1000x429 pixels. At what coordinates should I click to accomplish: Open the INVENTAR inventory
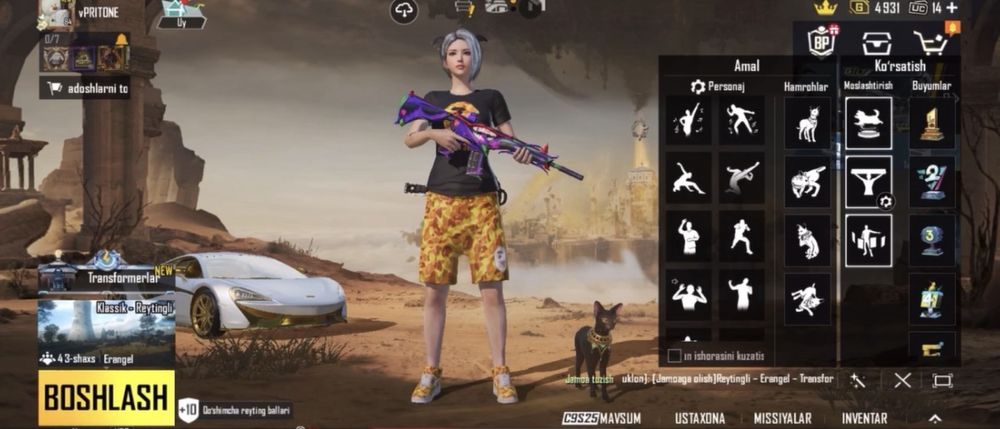863,418
